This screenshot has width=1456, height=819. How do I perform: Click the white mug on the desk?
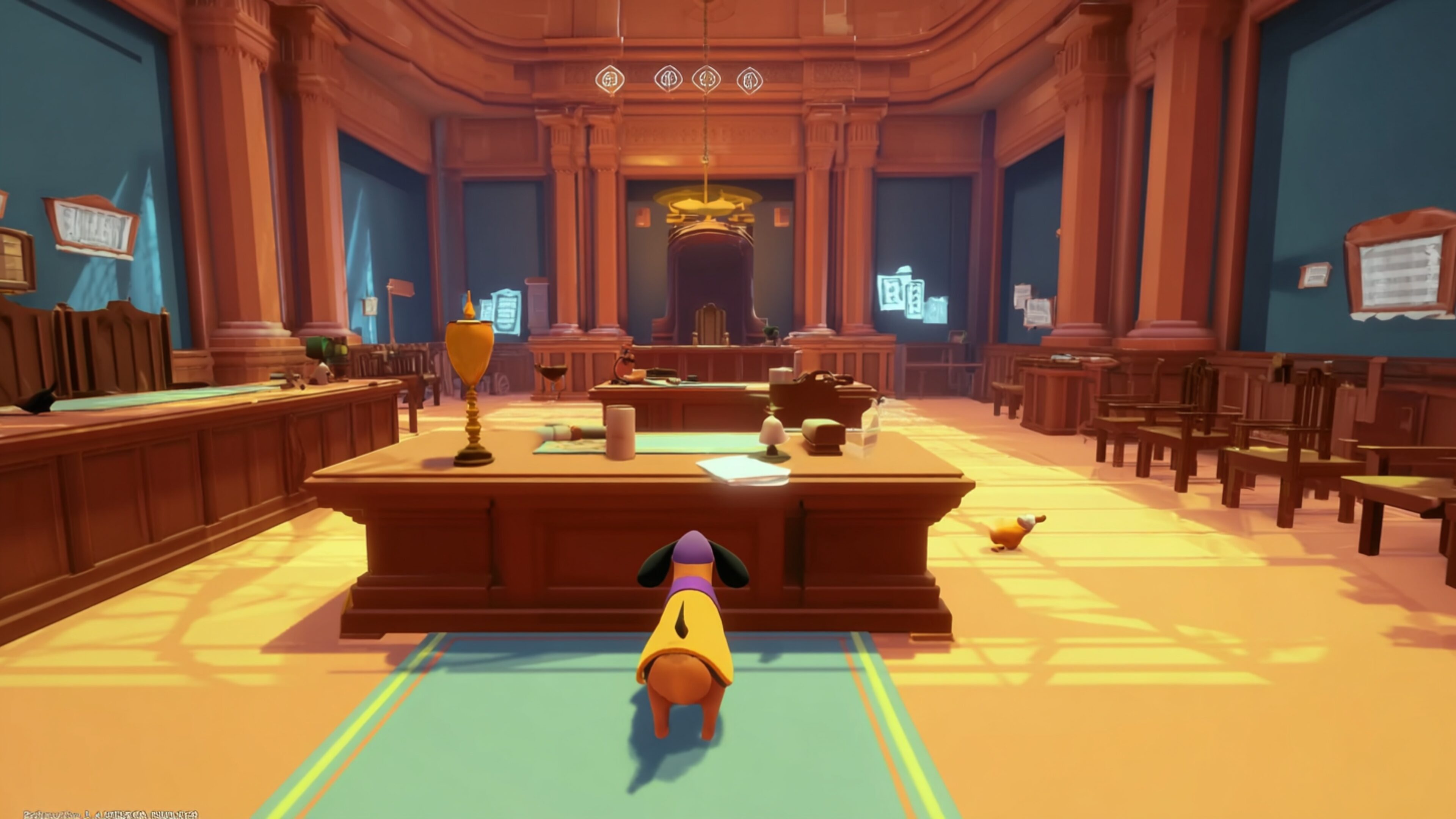pyautogui.click(x=621, y=431)
